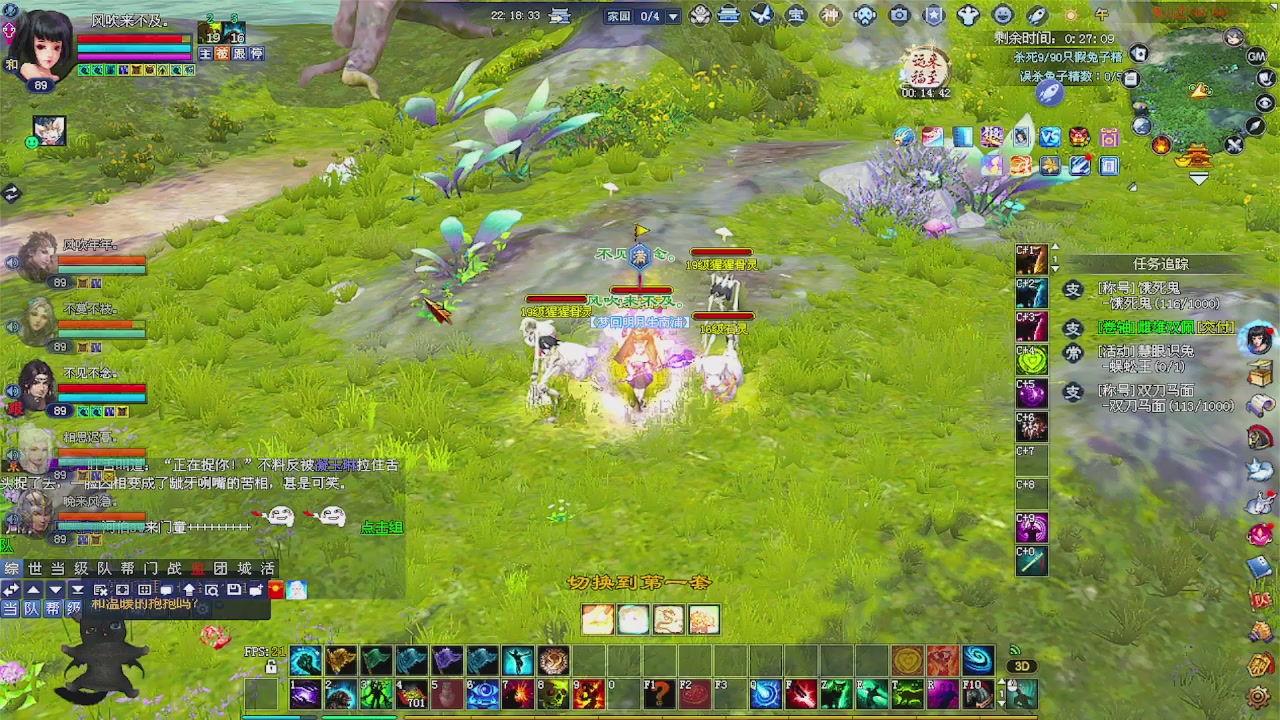The width and height of the screenshot is (1280, 720).
Task: Enable the 3D display toggle near the hotbar
Action: pyautogui.click(x=1021, y=665)
